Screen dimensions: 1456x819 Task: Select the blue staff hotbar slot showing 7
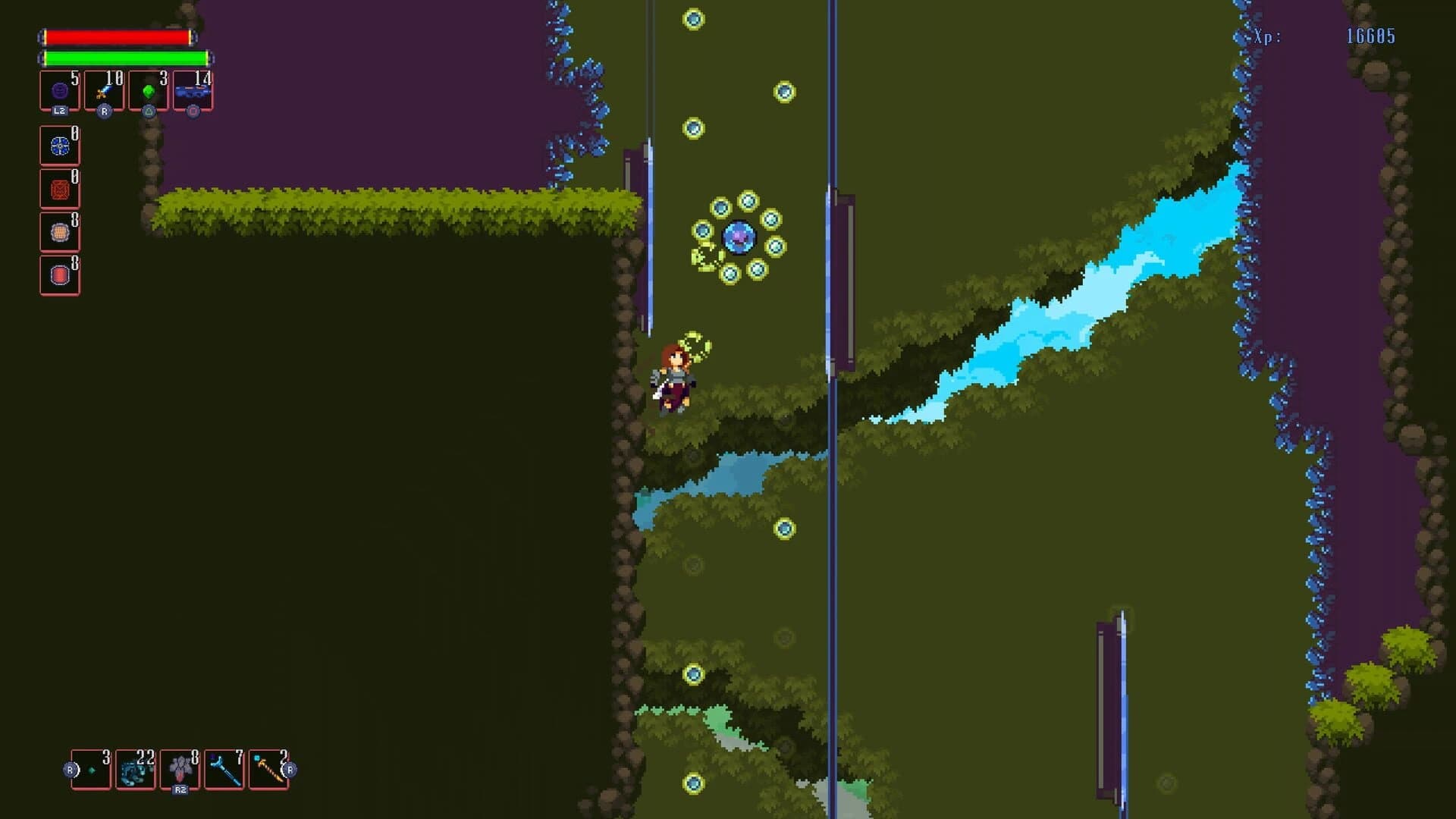[225, 769]
